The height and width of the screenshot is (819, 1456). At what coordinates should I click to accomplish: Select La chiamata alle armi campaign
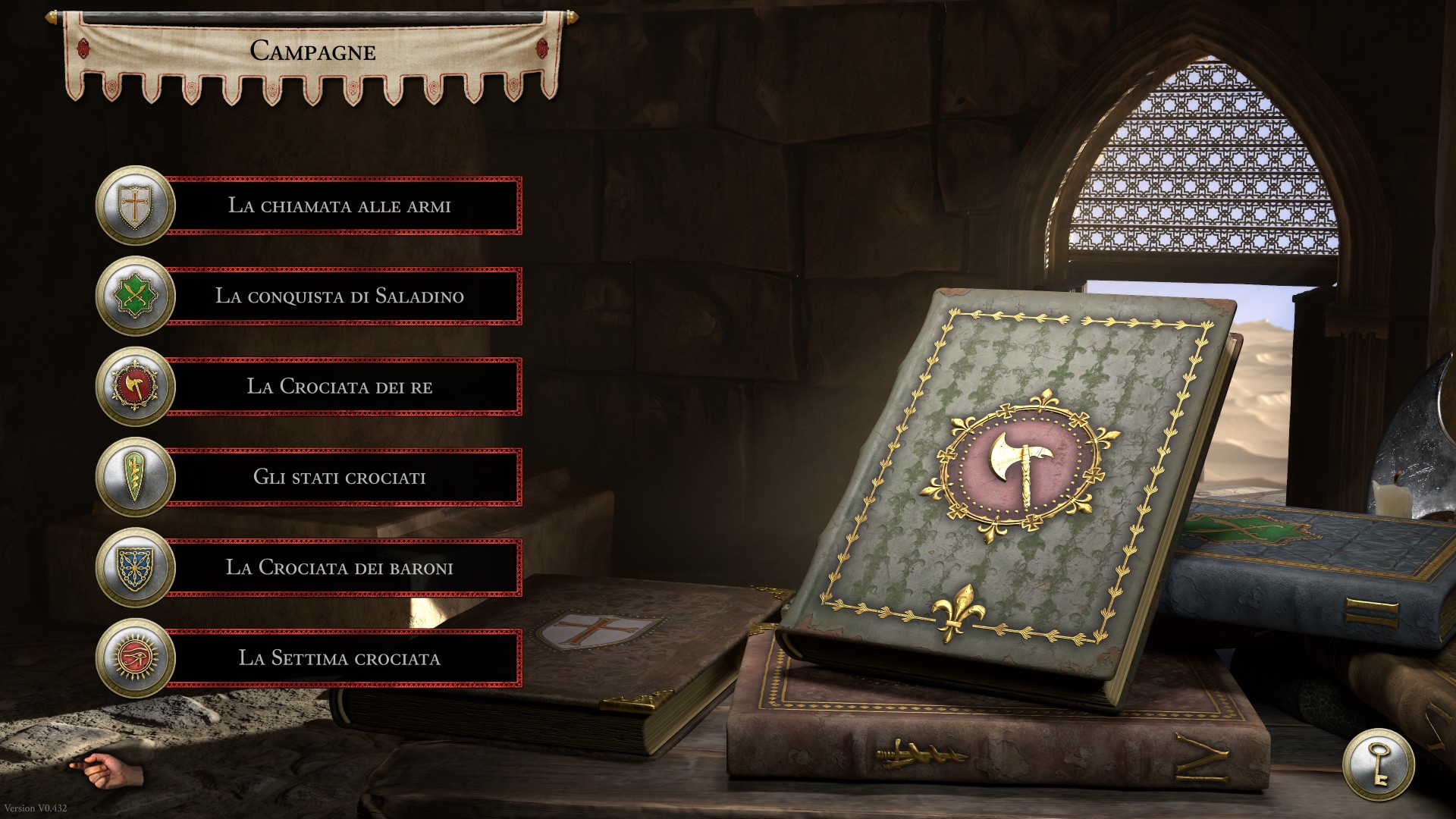pyautogui.click(x=340, y=206)
